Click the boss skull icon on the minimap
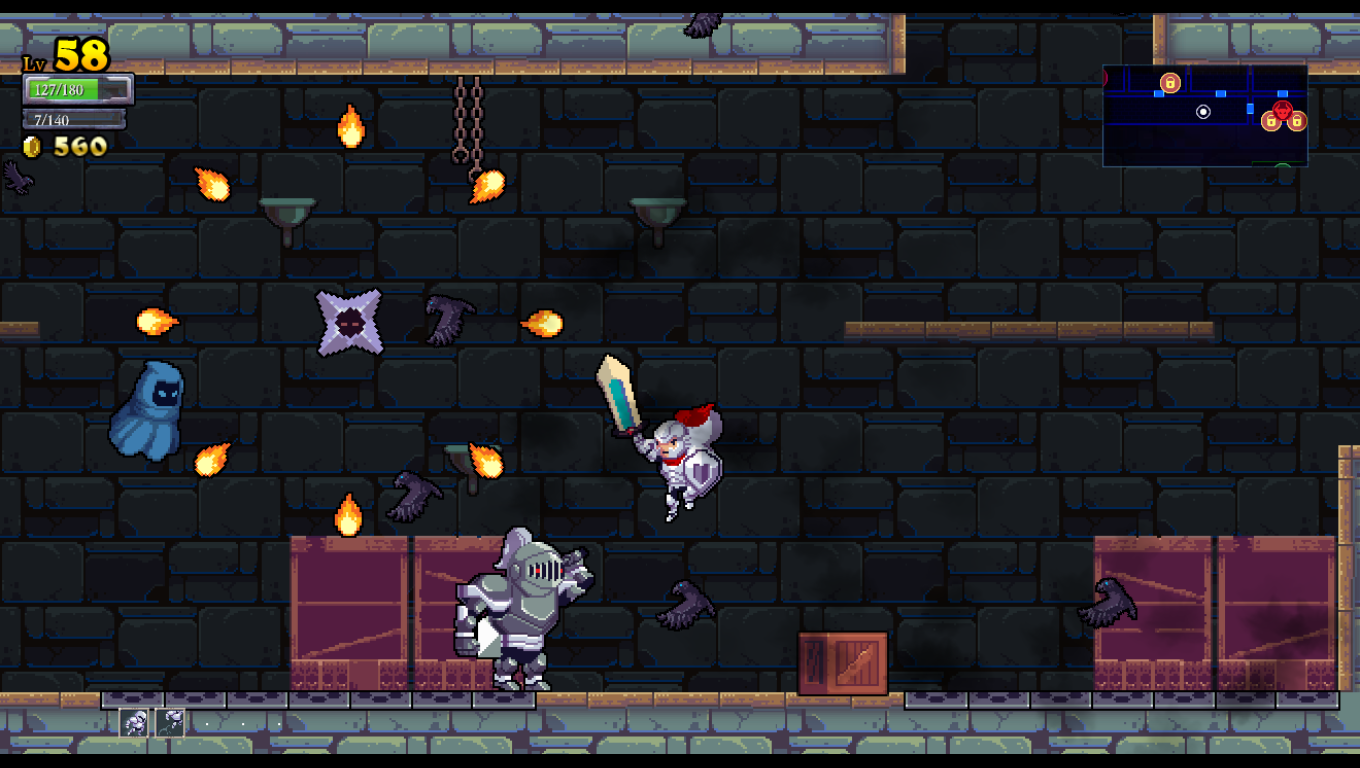Screen dimensions: 1360x768 click(x=1283, y=110)
